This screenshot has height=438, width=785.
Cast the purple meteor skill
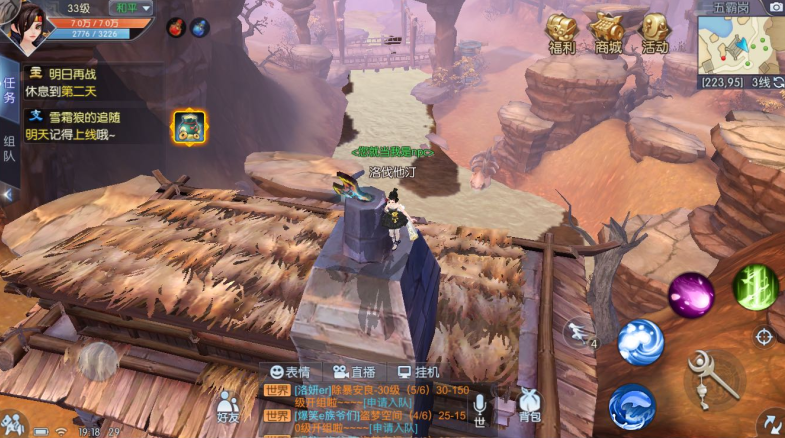(691, 295)
